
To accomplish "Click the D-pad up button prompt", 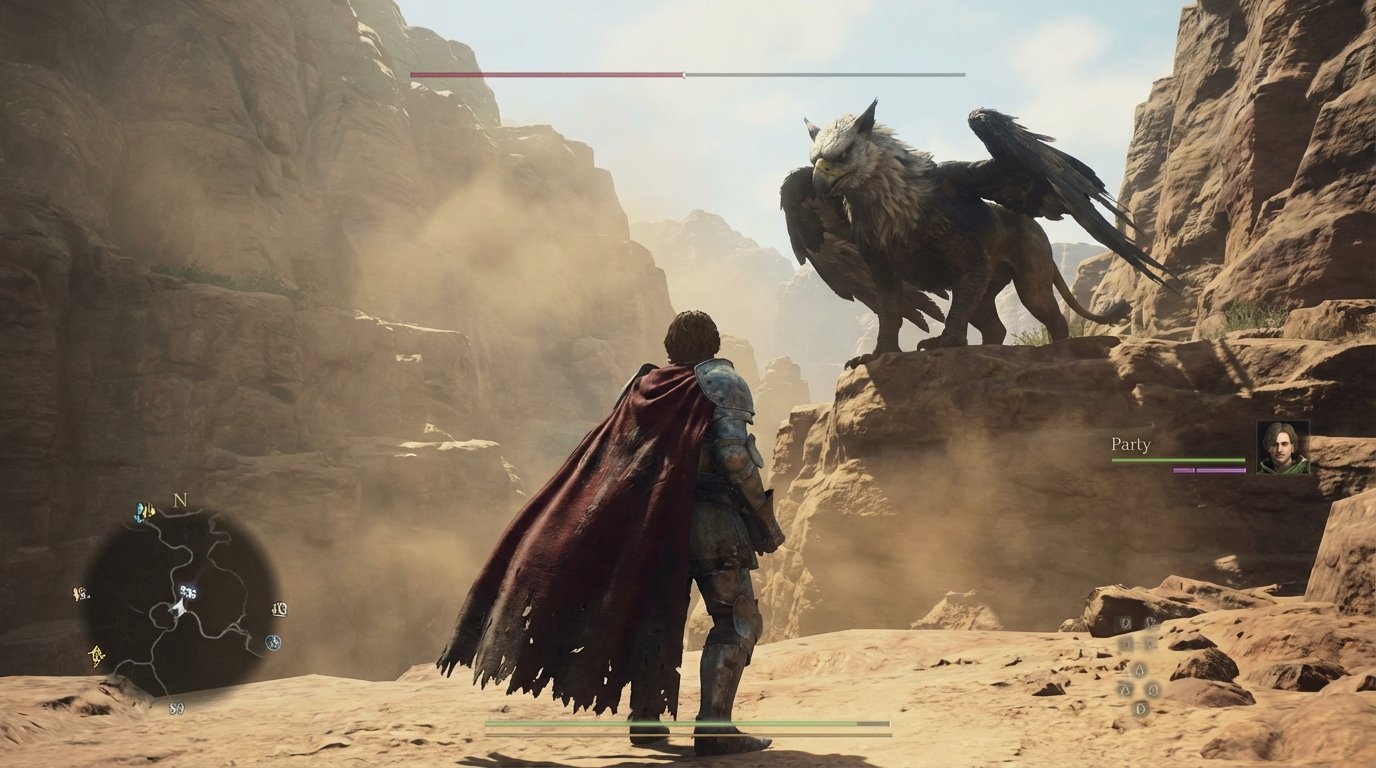I will [1139, 669].
